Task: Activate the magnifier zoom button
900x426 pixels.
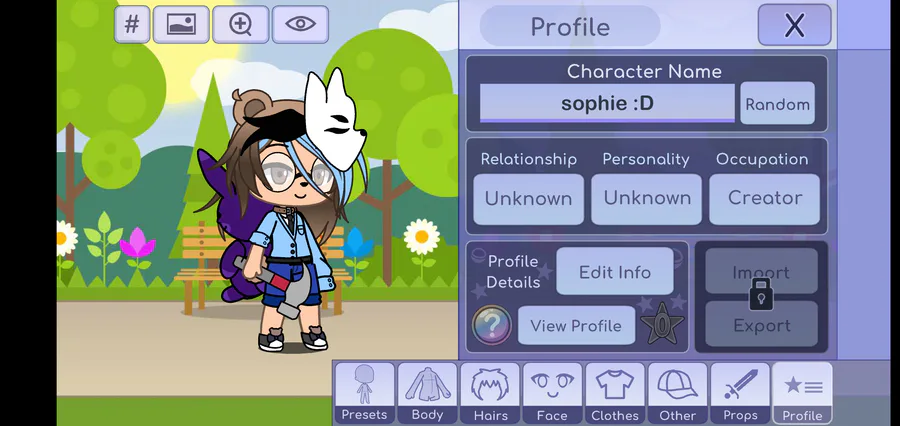Action: point(241,25)
